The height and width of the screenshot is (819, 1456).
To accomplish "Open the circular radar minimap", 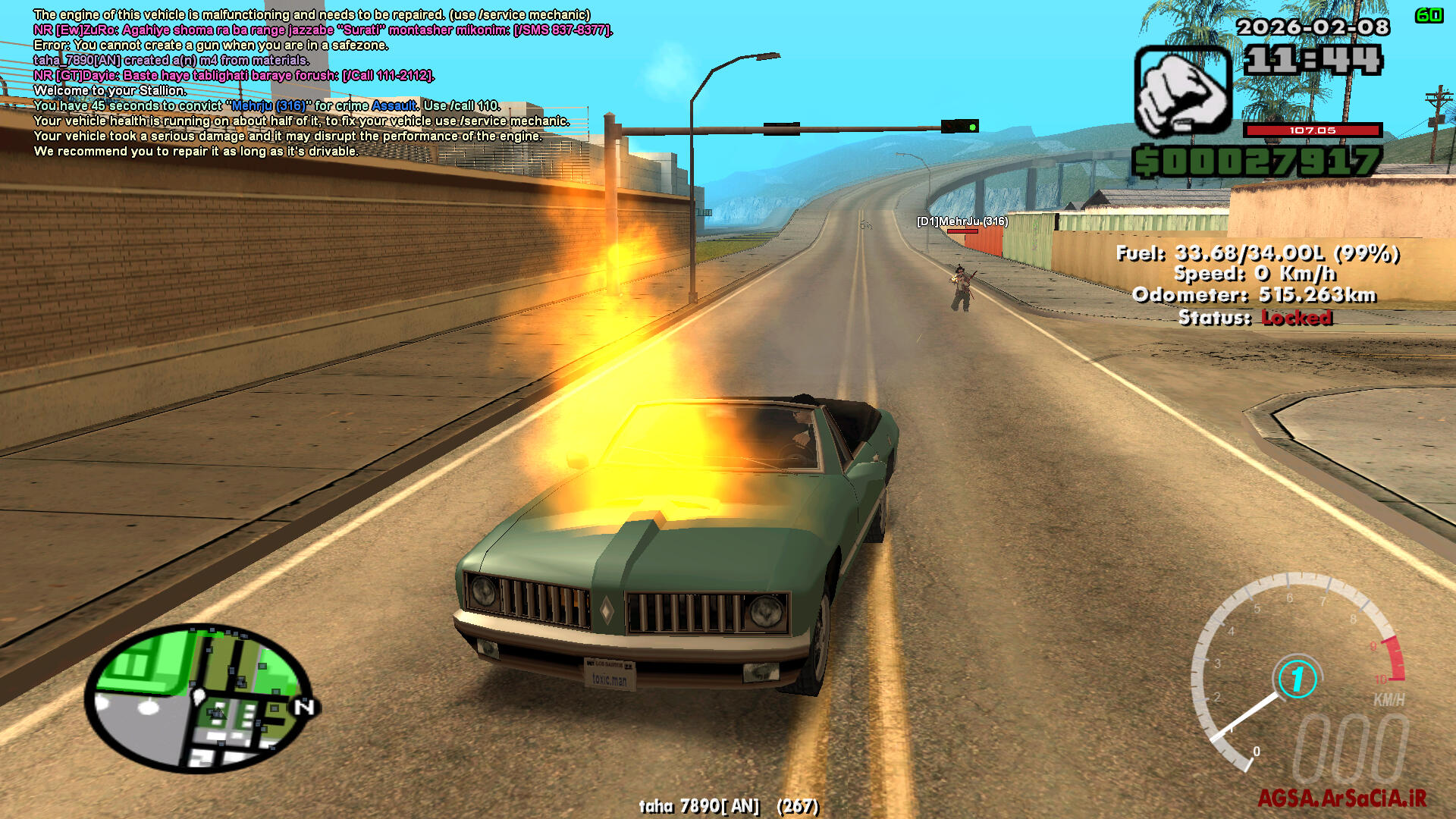I will coord(199,698).
